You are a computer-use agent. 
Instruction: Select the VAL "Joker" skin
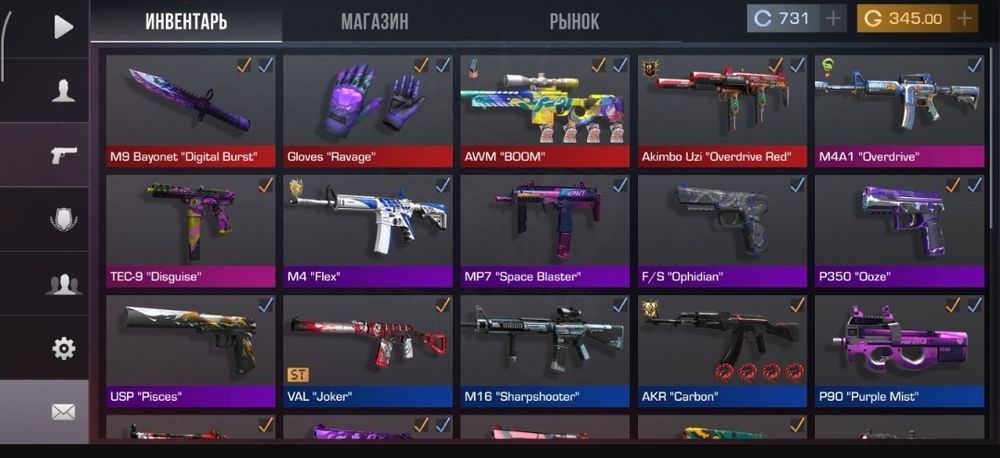point(367,350)
